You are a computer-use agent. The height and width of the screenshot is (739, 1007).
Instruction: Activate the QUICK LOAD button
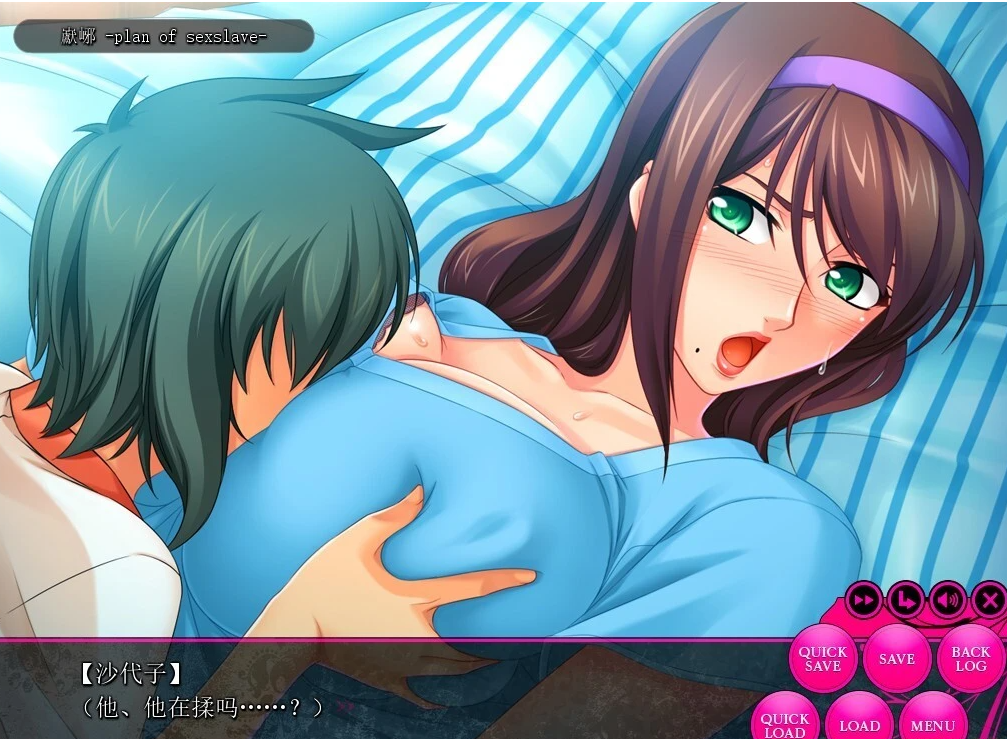785,722
